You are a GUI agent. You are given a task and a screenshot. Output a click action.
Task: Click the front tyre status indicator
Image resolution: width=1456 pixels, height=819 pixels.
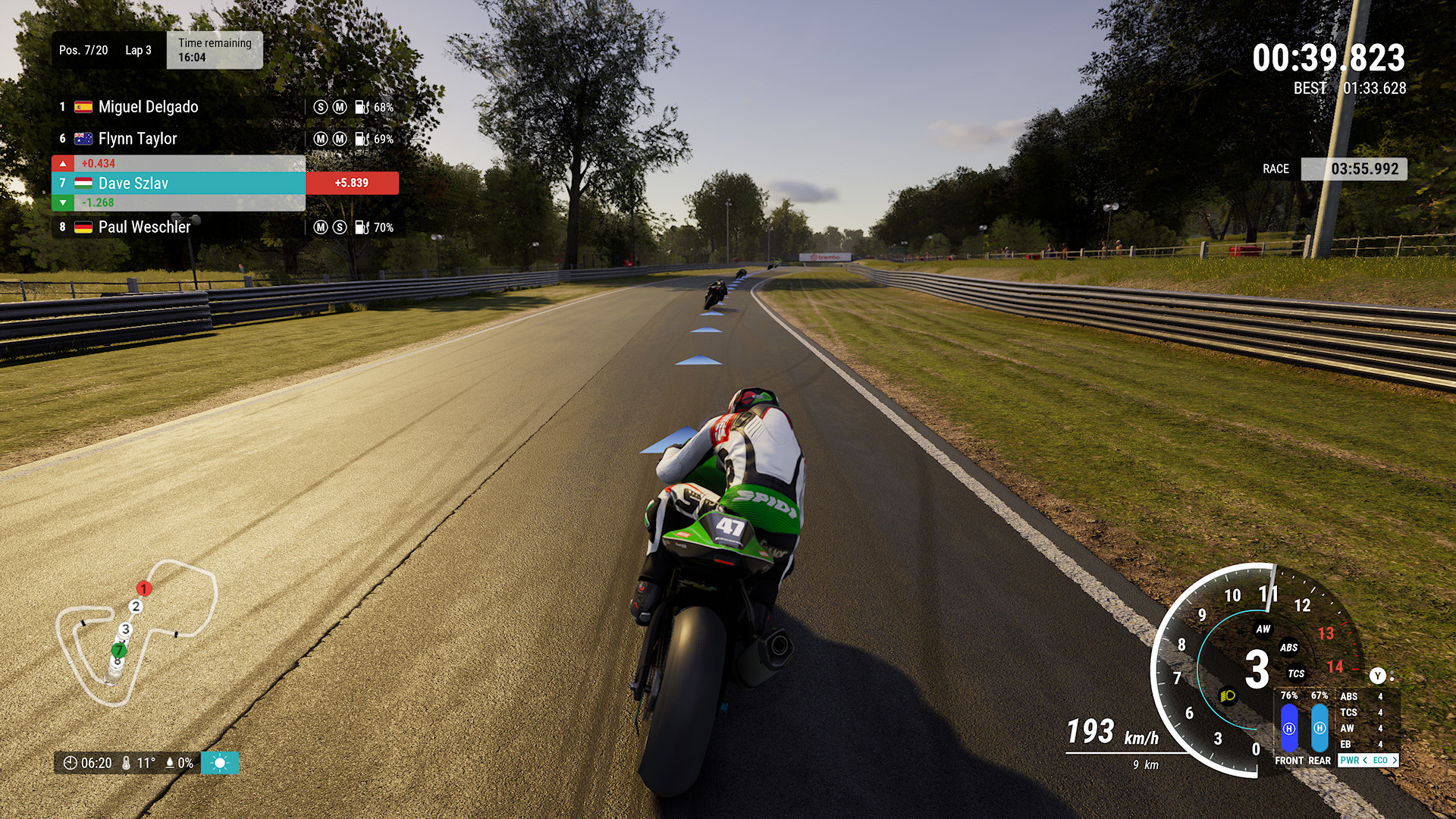pos(1289,728)
